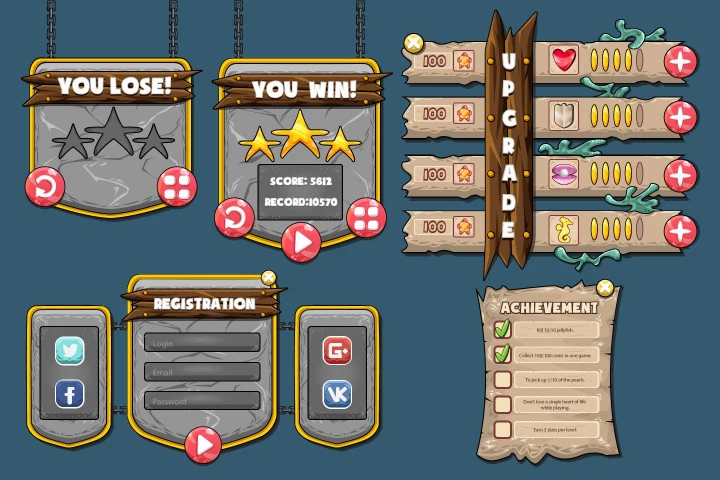The image size is (720, 480).
Task: Close the Upgrade panel
Action: (412, 43)
